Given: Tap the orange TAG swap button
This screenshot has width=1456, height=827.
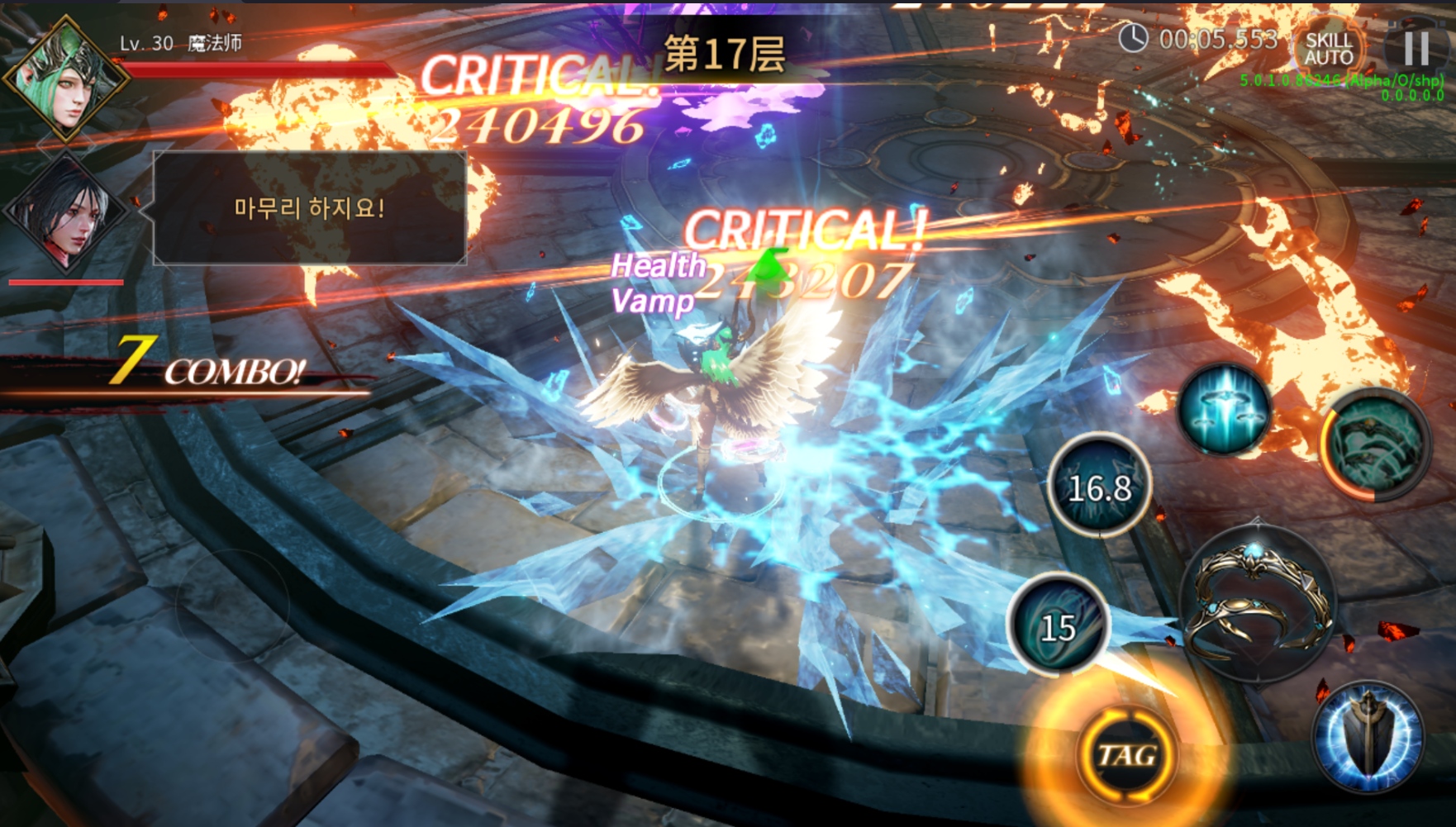Looking at the screenshot, I should click(1126, 755).
